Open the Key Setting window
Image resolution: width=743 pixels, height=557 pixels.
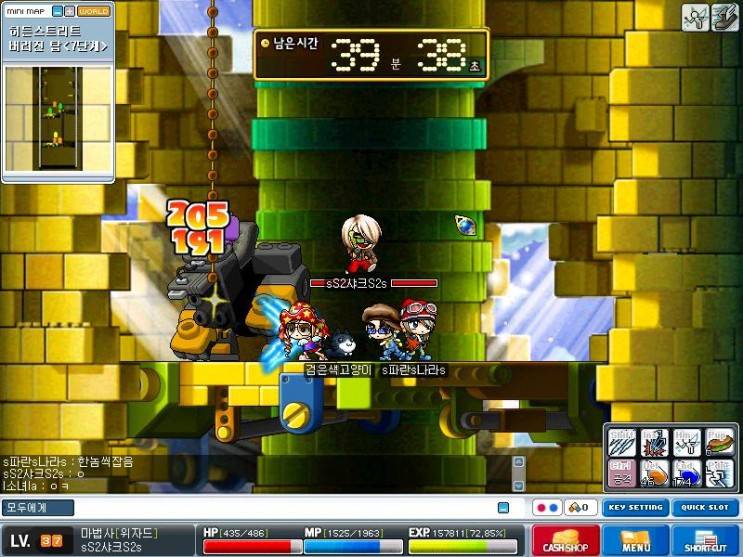click(x=635, y=507)
